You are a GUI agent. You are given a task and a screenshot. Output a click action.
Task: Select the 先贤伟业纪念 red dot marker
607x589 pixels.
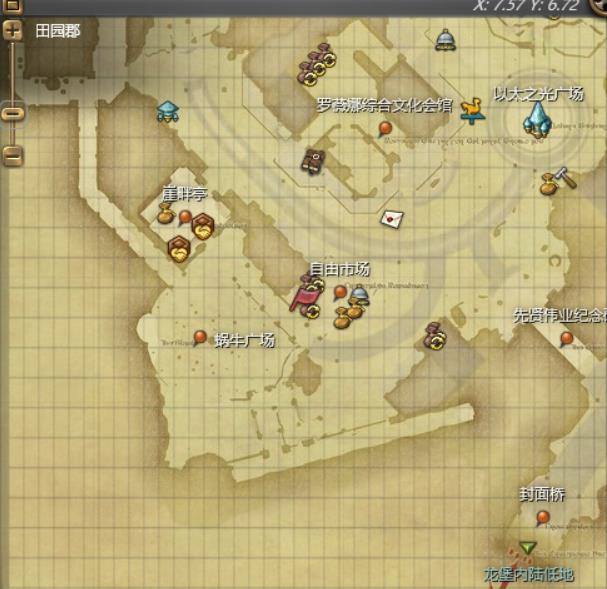click(567, 338)
